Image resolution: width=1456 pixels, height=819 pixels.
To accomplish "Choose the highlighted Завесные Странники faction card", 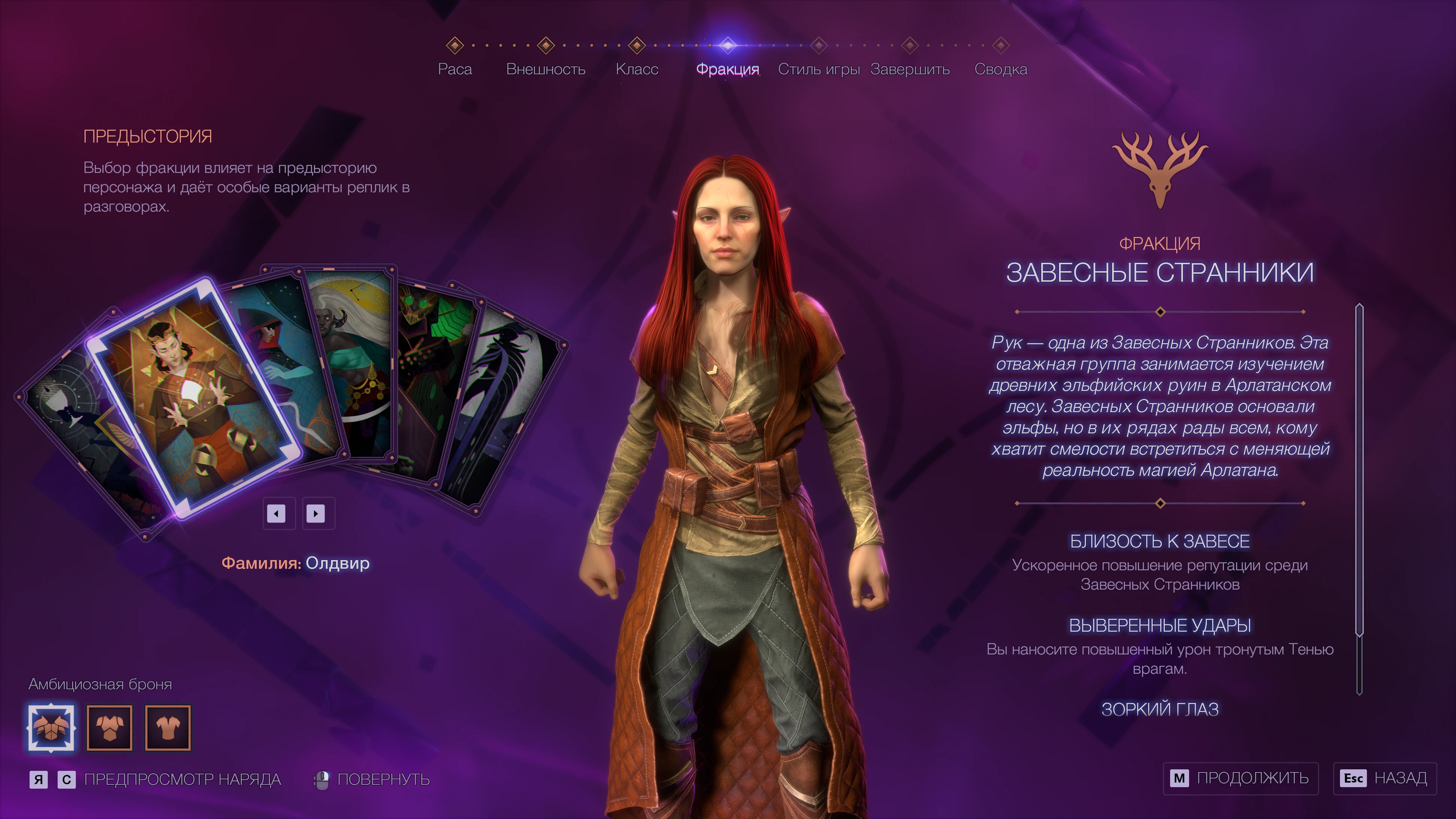I will (x=192, y=396).
